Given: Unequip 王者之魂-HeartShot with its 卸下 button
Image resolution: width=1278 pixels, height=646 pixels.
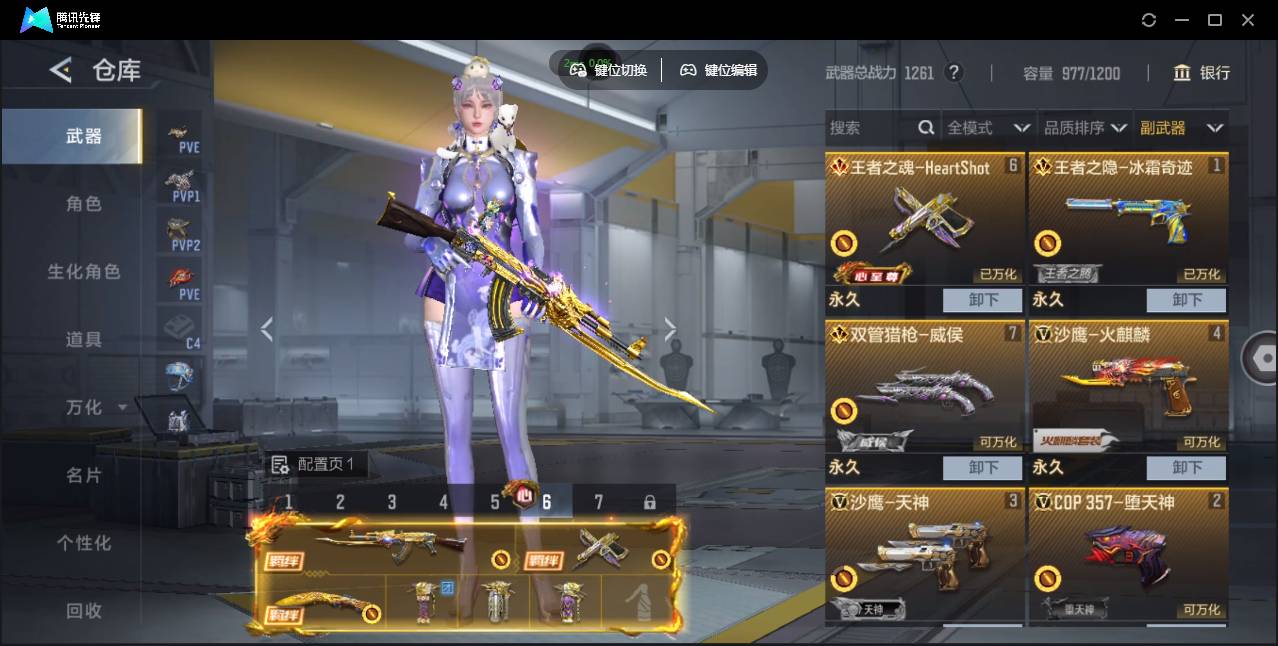Looking at the screenshot, I should (982, 300).
